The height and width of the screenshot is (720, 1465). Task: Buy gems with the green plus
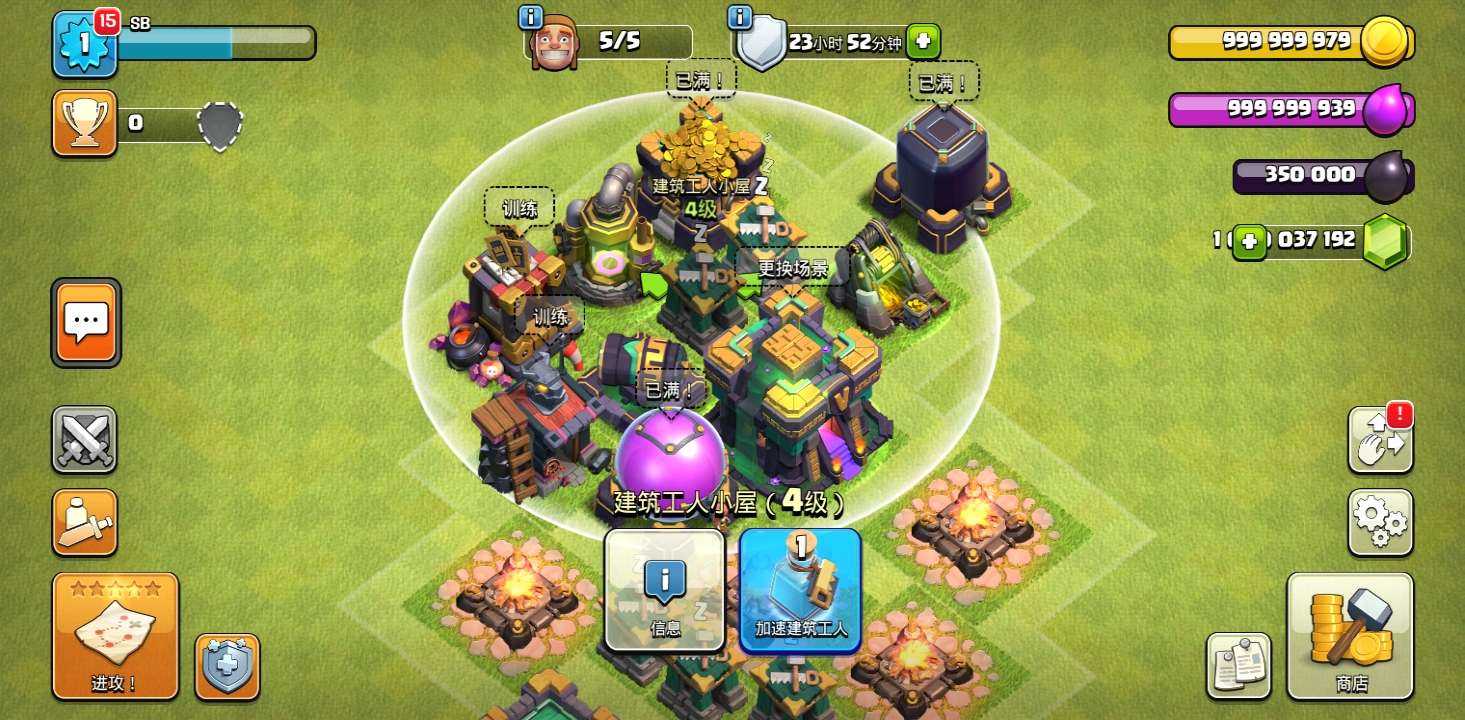click(1249, 241)
